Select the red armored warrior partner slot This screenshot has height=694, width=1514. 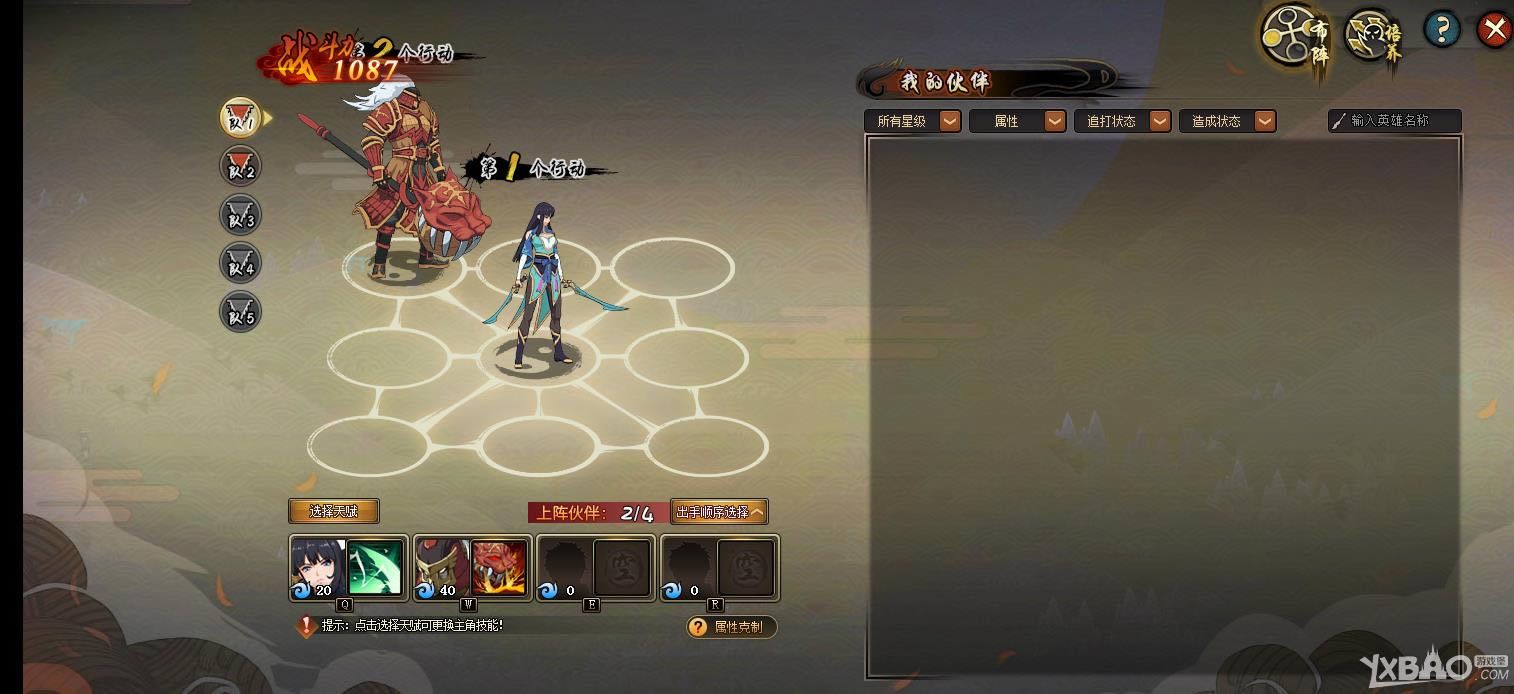pos(471,568)
